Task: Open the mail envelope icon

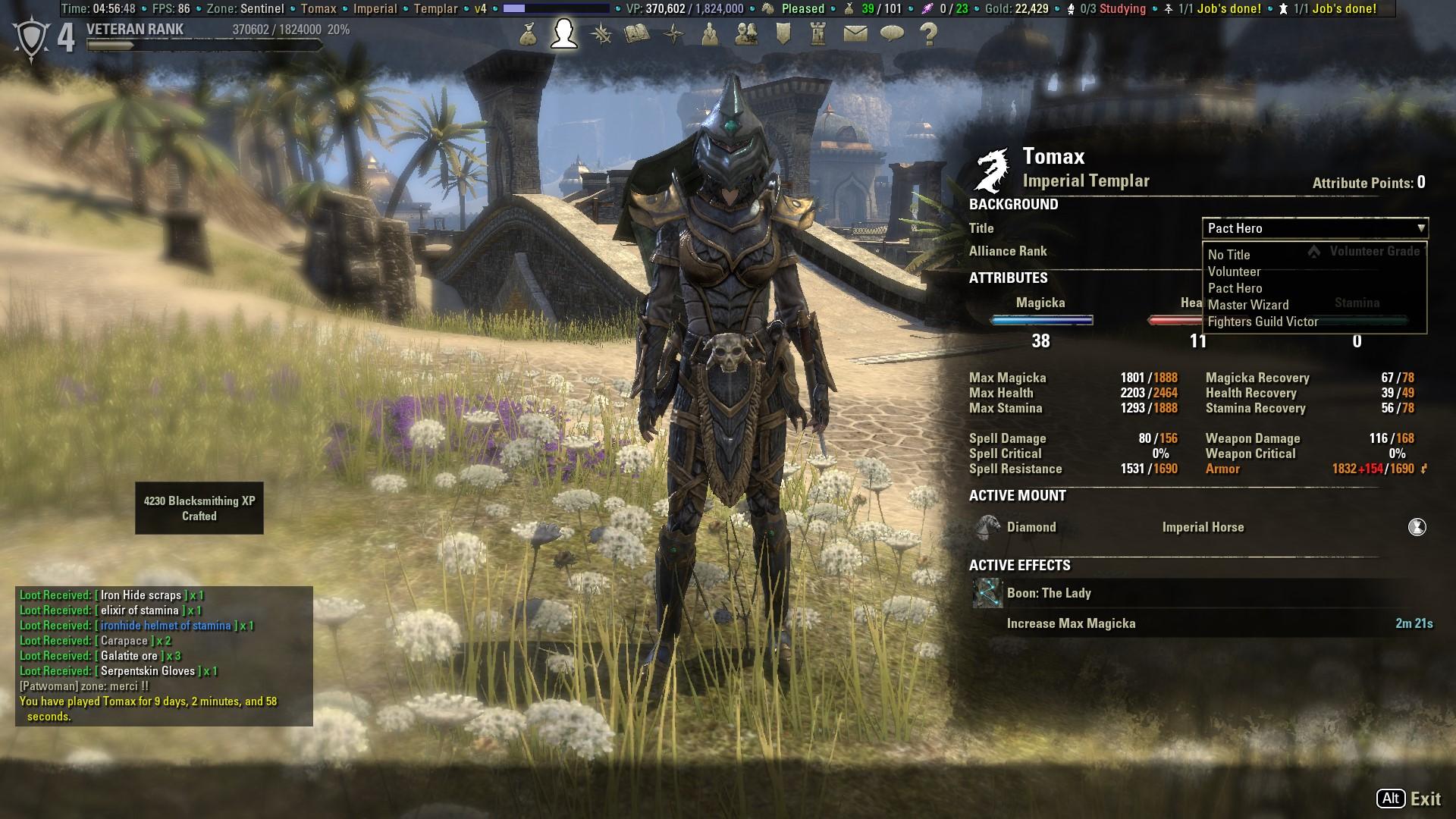Action: point(855,34)
